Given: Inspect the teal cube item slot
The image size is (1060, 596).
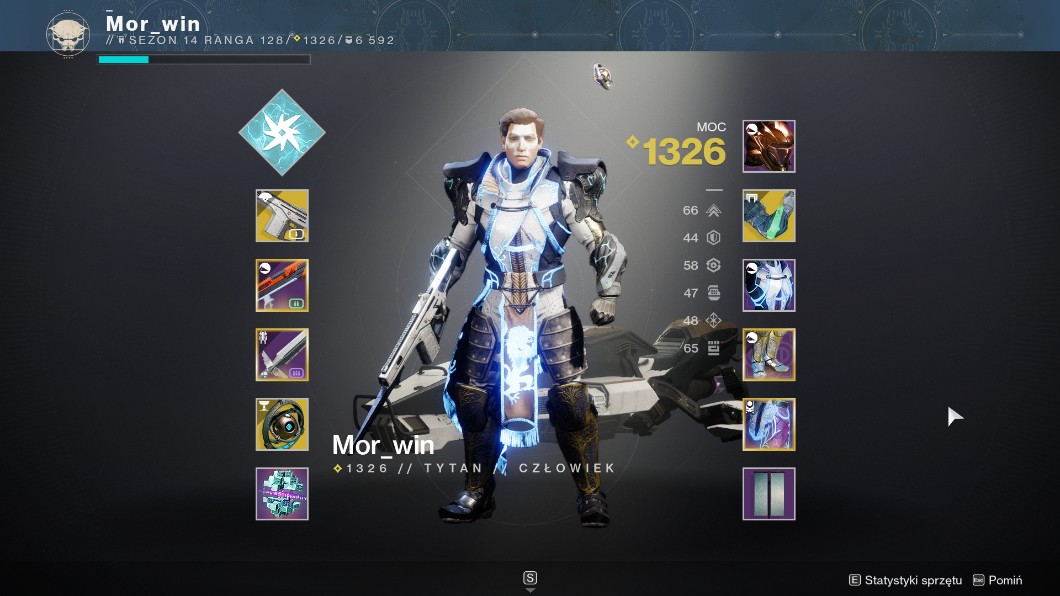Looking at the screenshot, I should tap(282, 494).
